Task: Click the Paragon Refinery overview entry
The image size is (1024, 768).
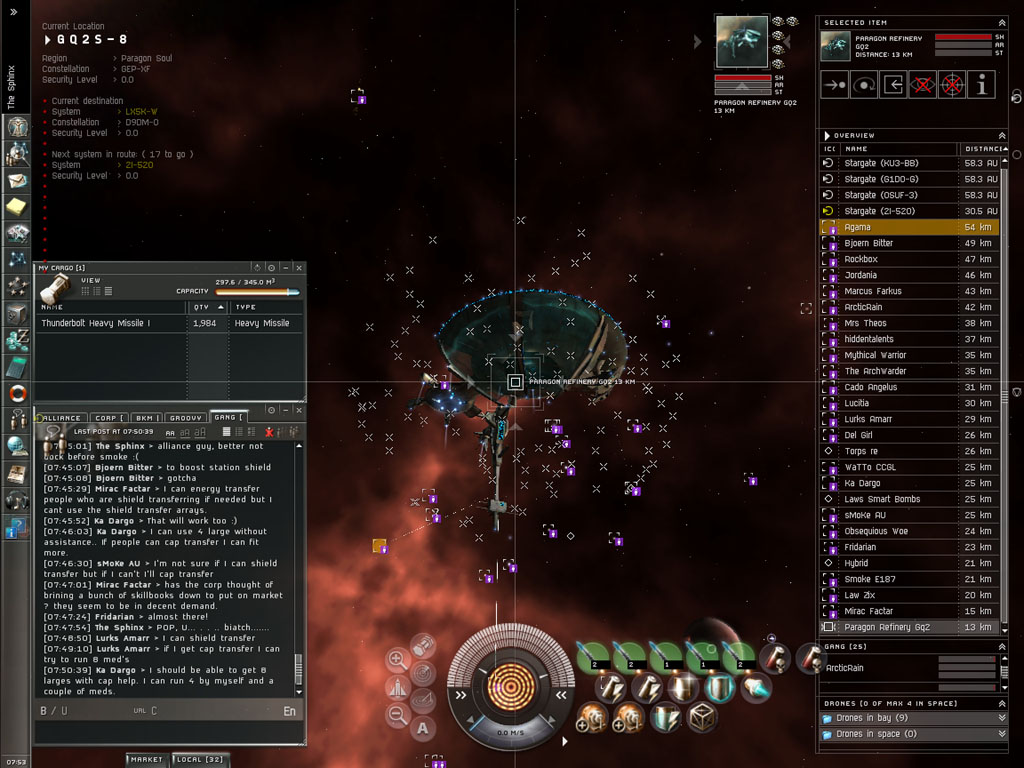Action: pos(900,627)
